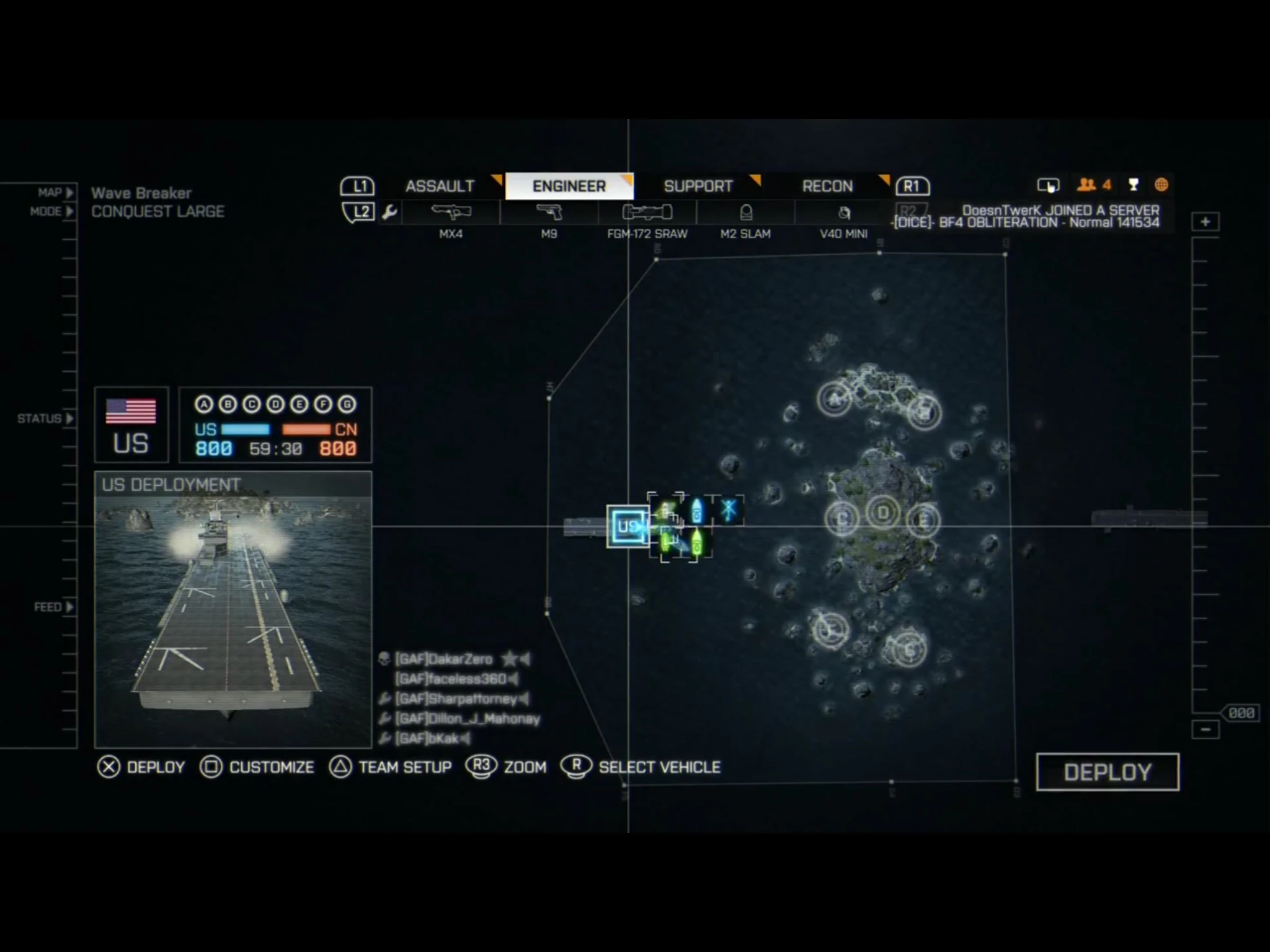Switch to the ENGINEER class tab
Screen dimensions: 1270x952
pos(569,186)
